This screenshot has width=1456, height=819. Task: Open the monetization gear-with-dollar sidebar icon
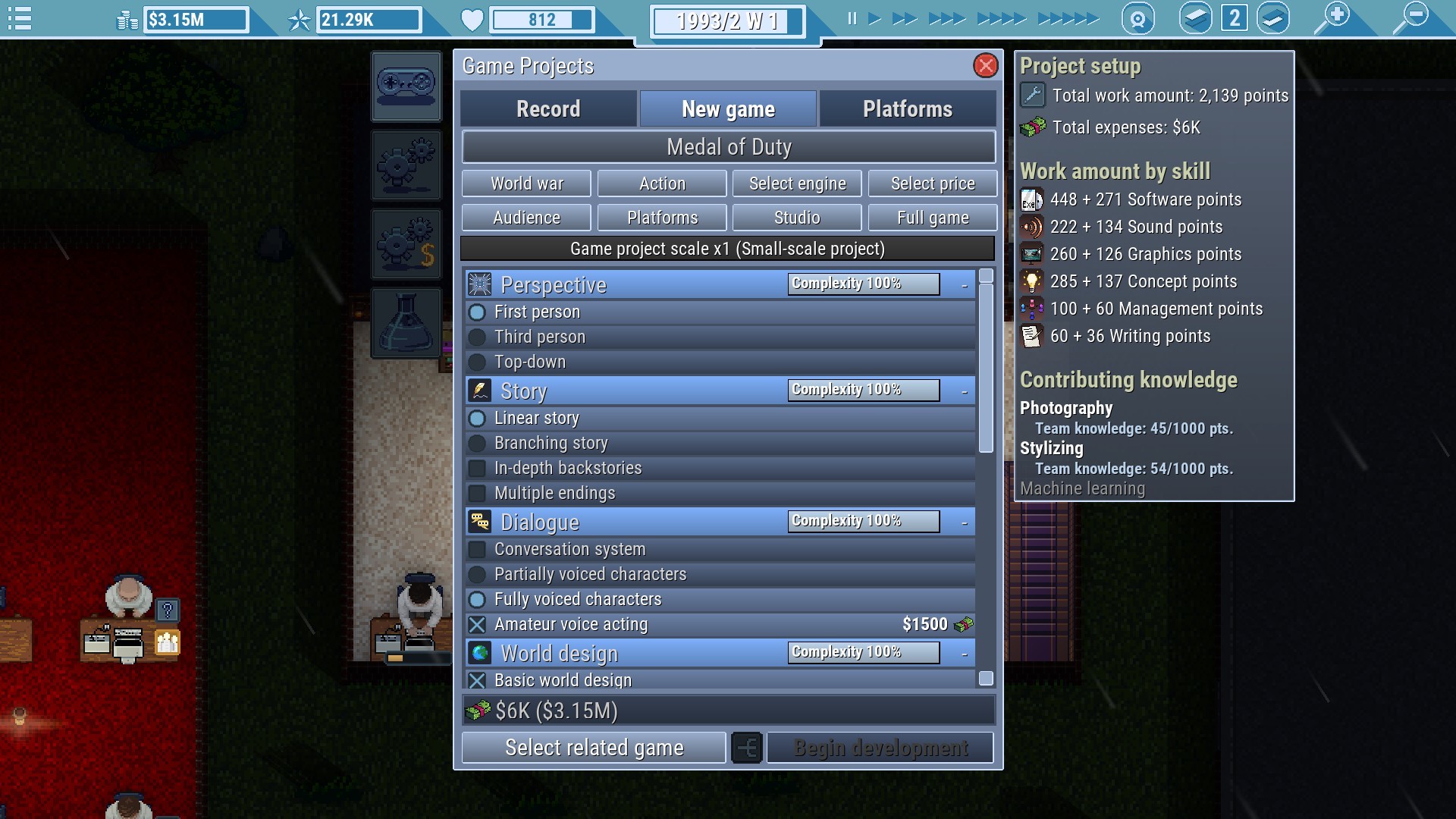point(406,243)
